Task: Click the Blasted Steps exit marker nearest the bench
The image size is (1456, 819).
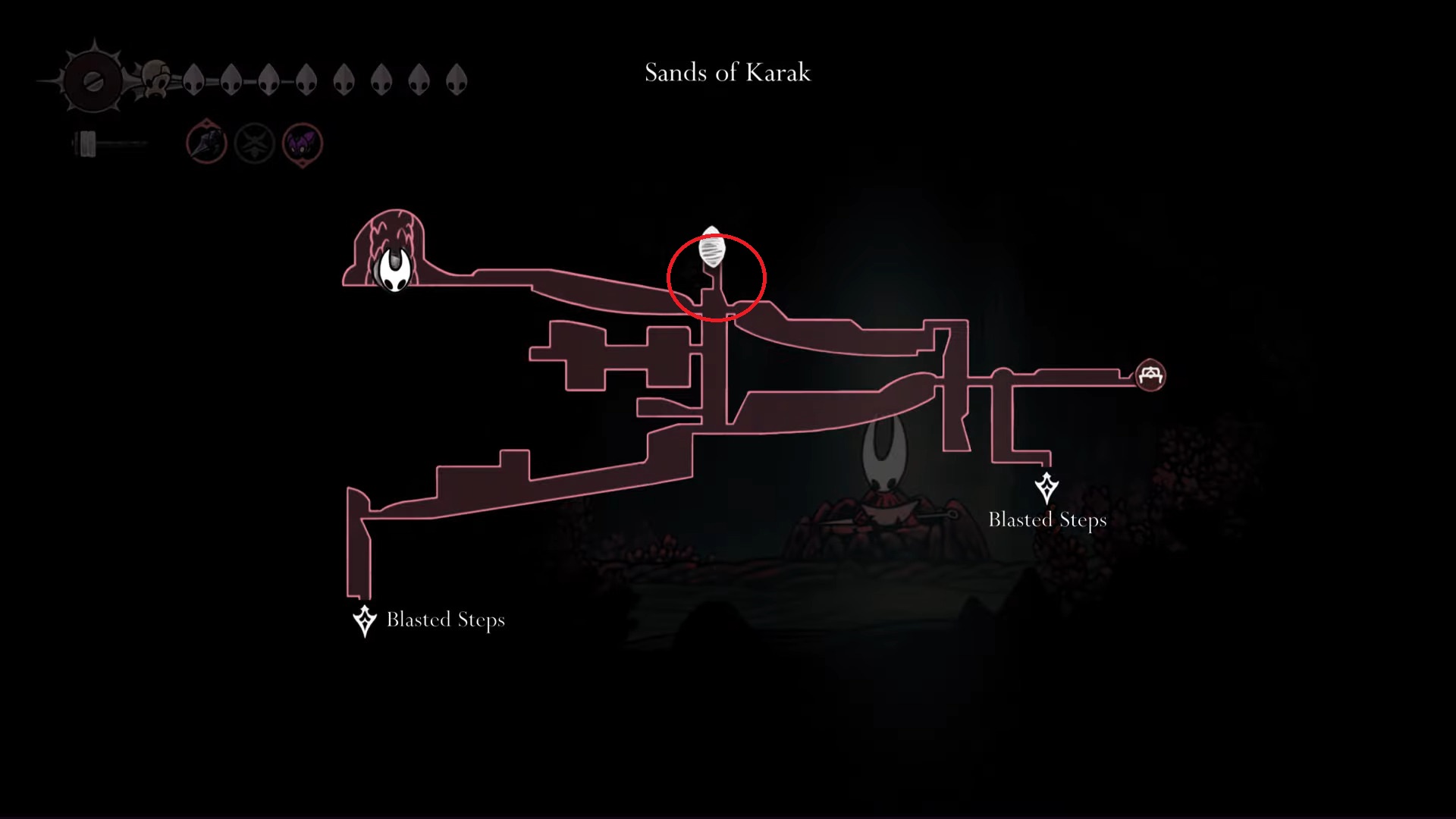Action: [x=1046, y=488]
